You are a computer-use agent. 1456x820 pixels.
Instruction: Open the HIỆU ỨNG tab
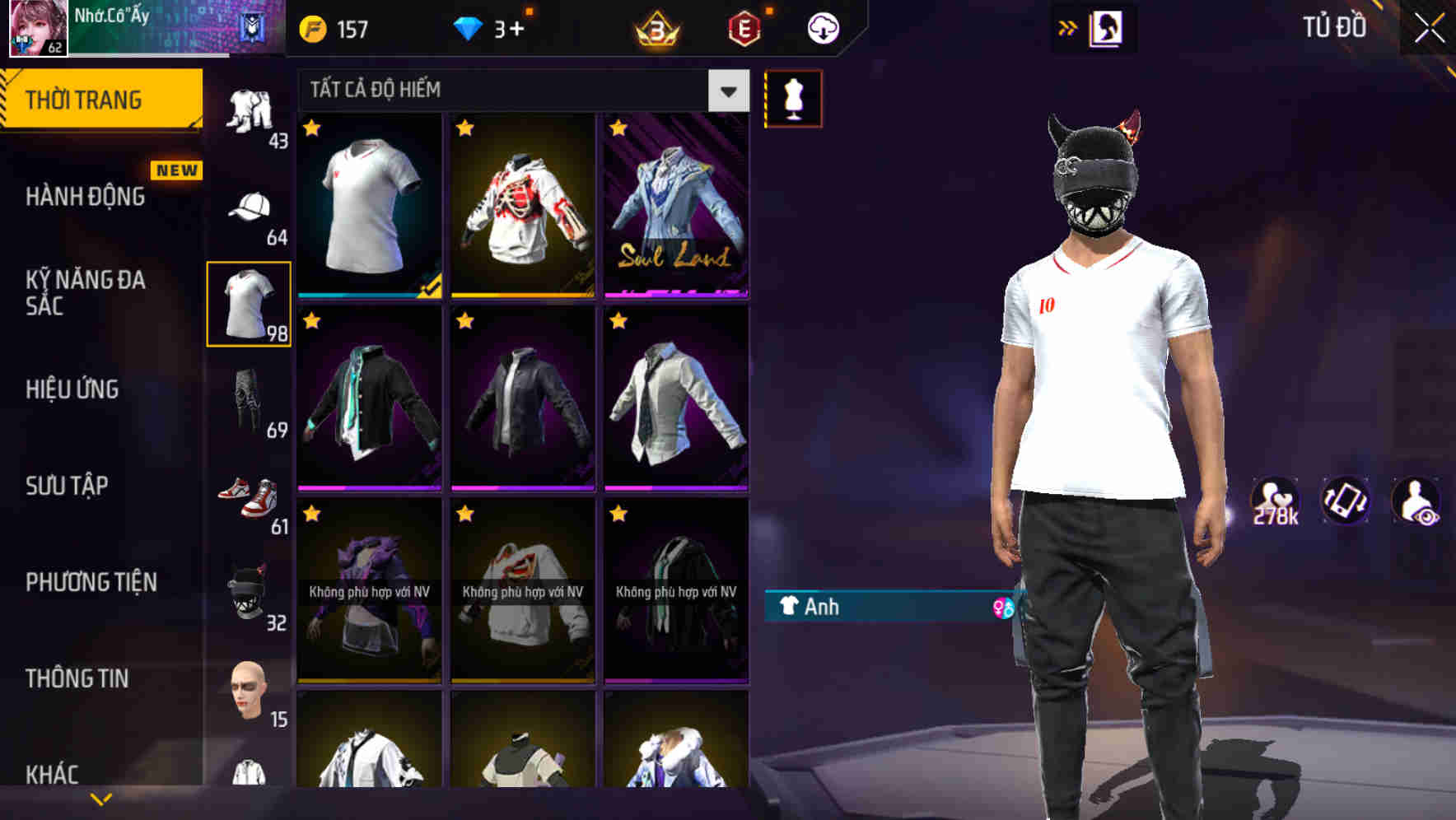(72, 389)
